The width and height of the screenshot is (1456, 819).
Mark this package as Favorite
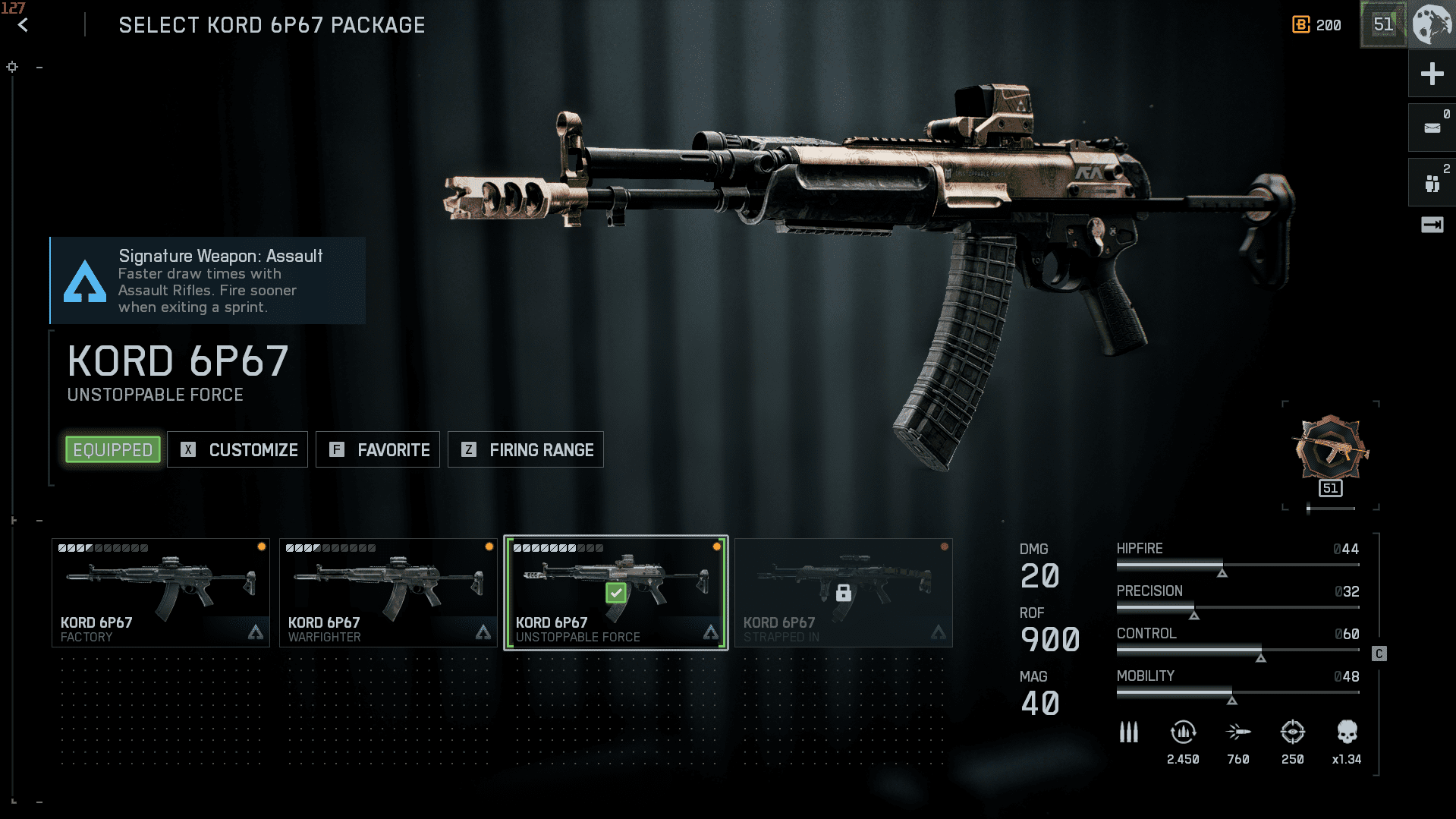point(378,450)
